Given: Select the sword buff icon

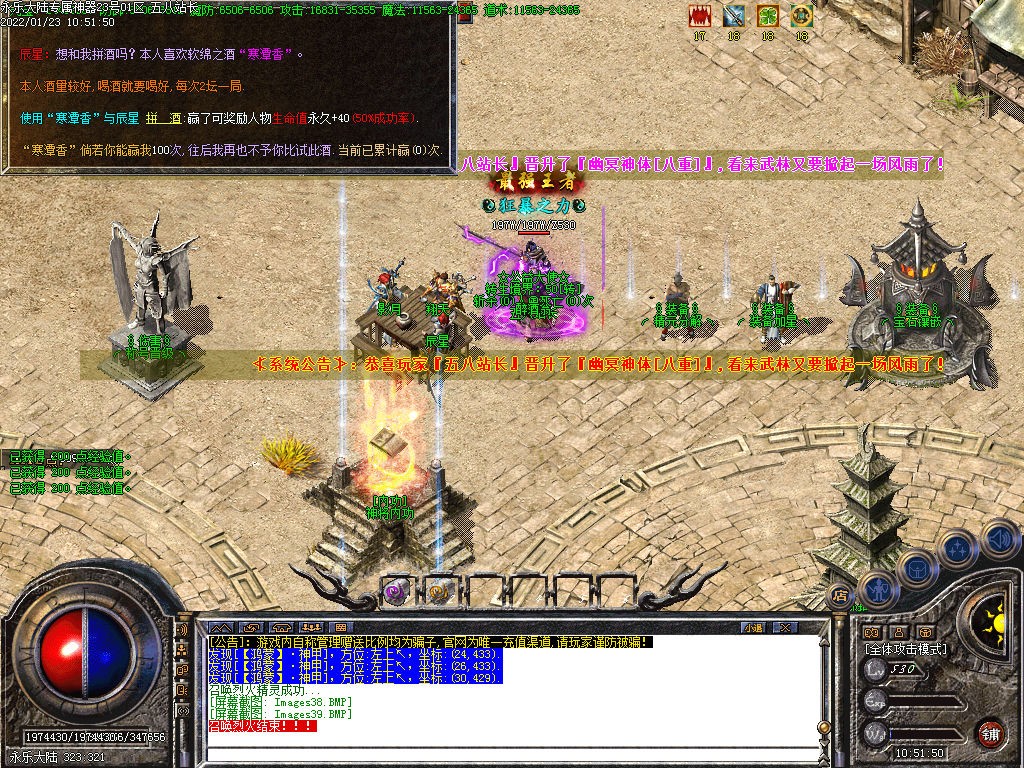Looking at the screenshot, I should pyautogui.click(x=734, y=16).
